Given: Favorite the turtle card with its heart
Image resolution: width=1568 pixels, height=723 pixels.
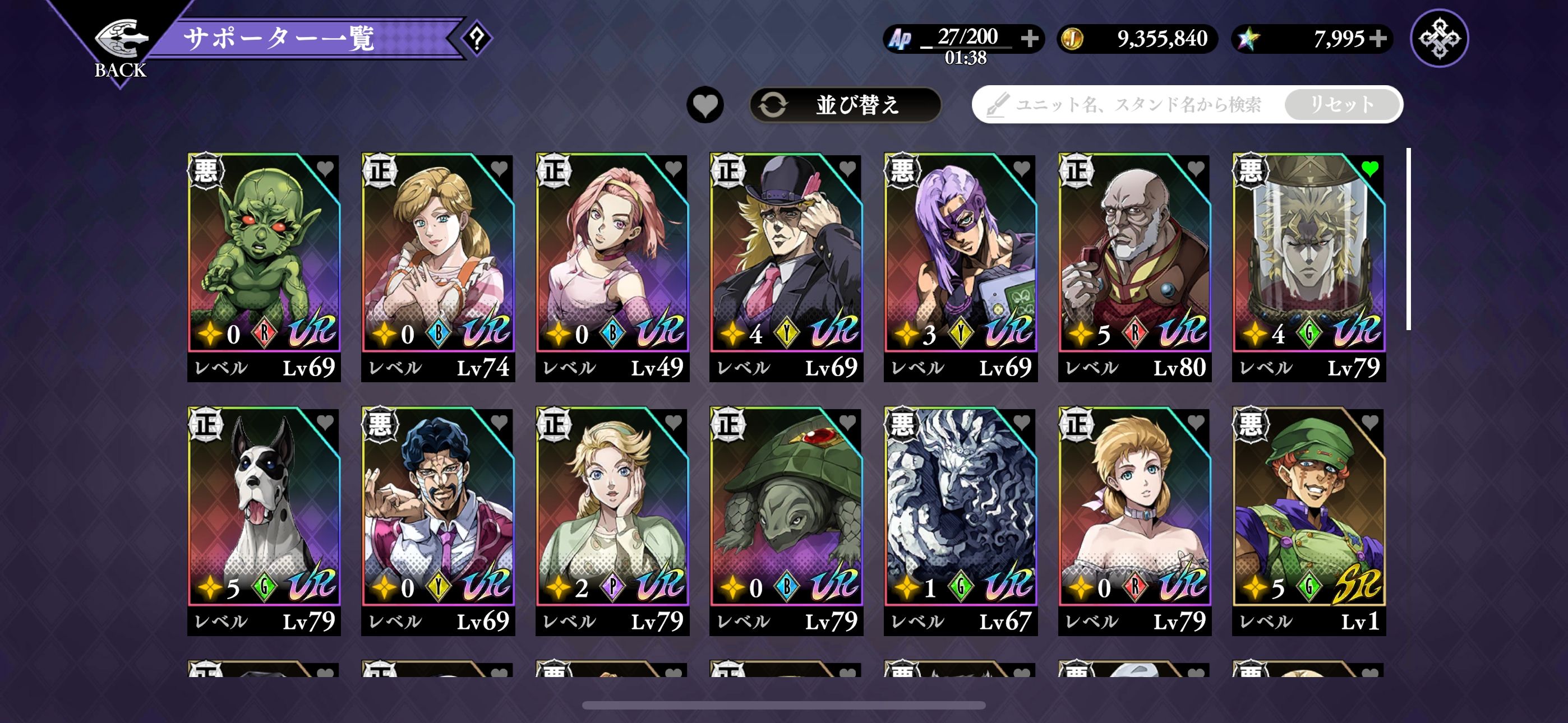Looking at the screenshot, I should (848, 421).
